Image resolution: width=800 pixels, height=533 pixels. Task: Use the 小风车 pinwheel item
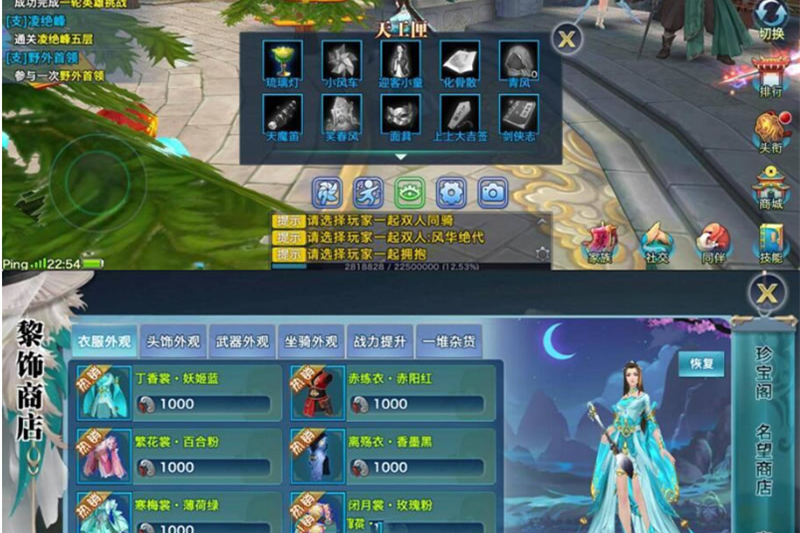341,62
